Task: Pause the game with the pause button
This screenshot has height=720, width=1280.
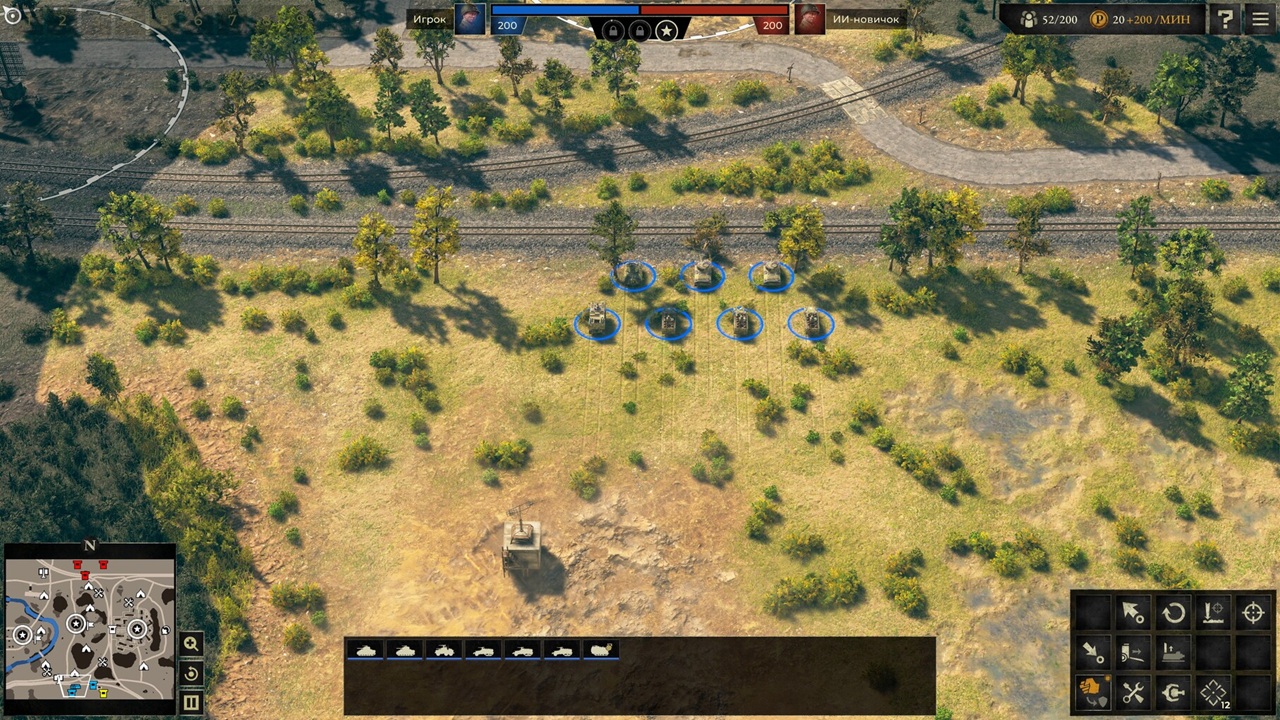Action: (x=191, y=703)
